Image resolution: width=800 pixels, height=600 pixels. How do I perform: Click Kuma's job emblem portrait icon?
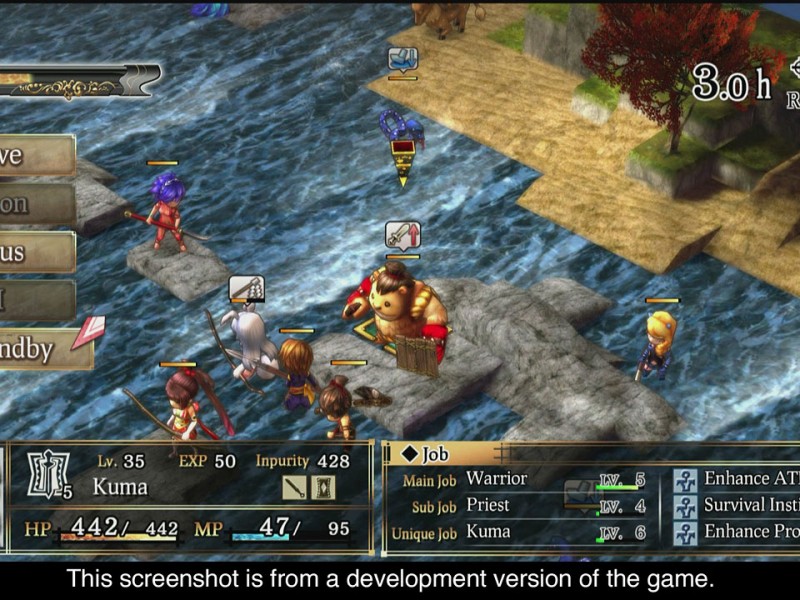(46, 475)
